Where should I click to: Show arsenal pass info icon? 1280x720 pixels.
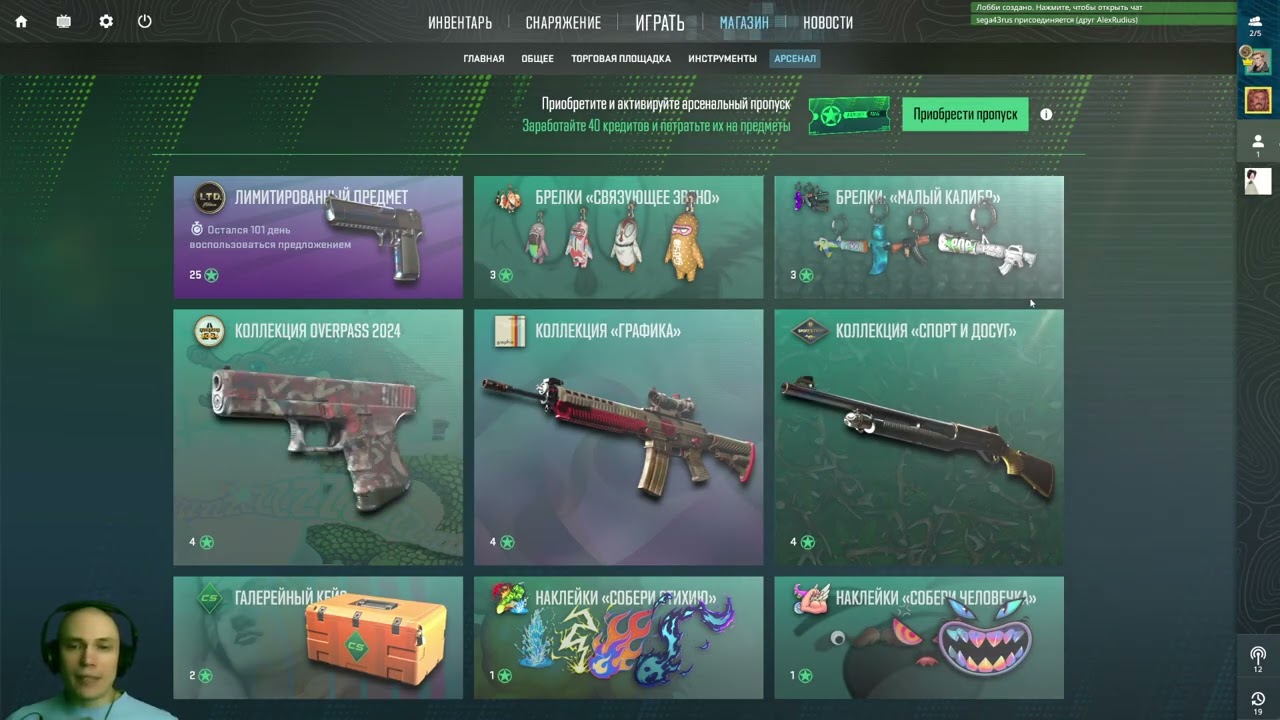pyautogui.click(x=1046, y=114)
